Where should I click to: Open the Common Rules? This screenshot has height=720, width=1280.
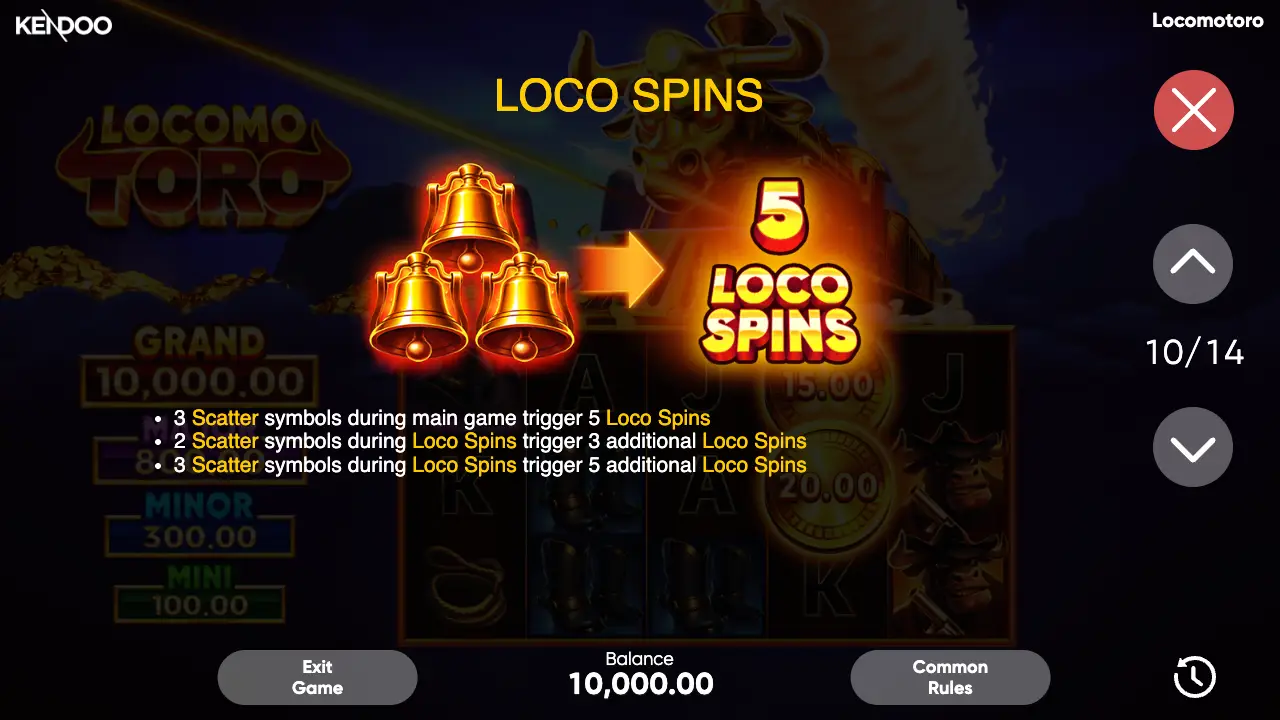[x=950, y=677]
